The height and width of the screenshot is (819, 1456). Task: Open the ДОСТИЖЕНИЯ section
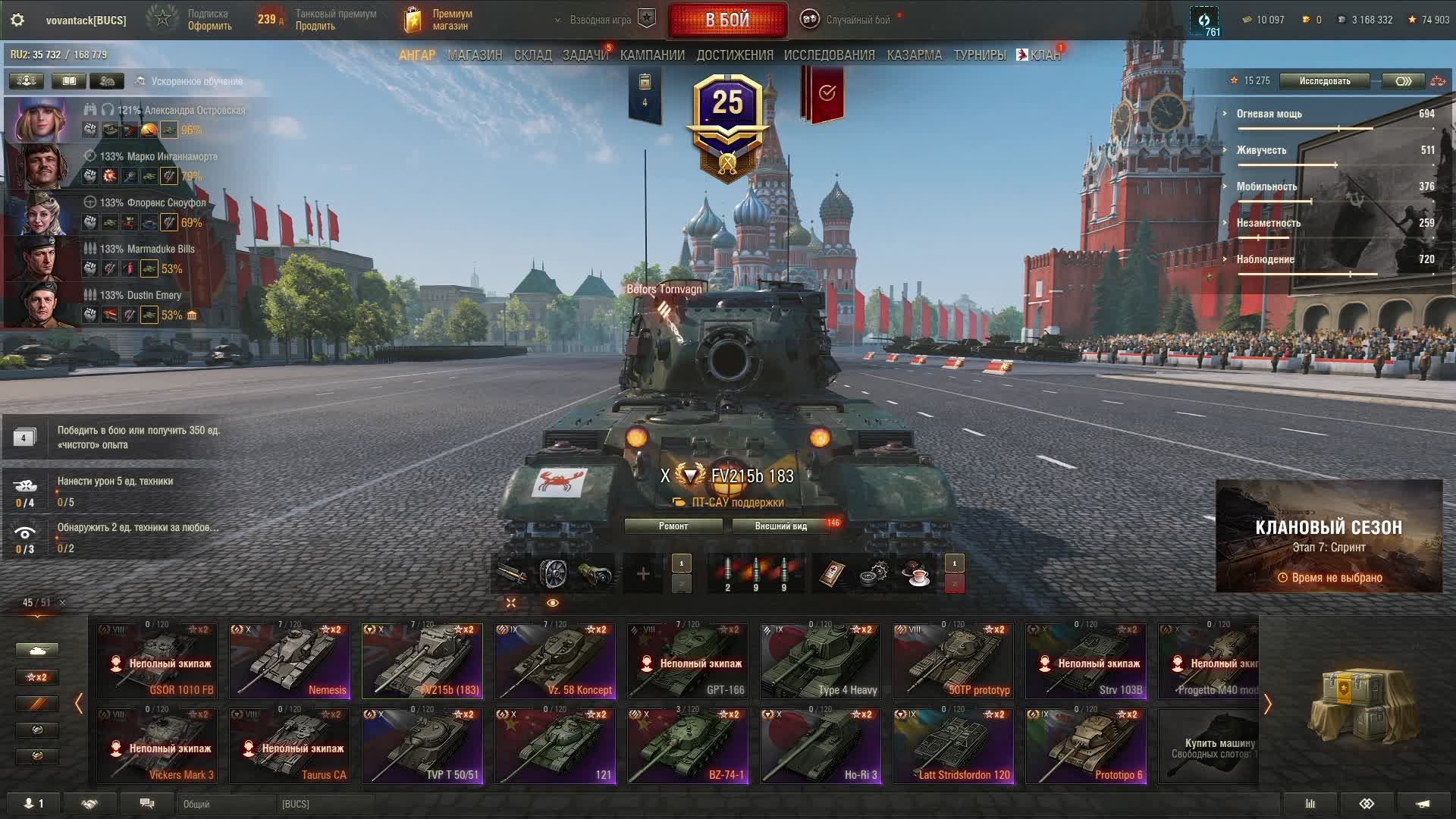(x=735, y=55)
